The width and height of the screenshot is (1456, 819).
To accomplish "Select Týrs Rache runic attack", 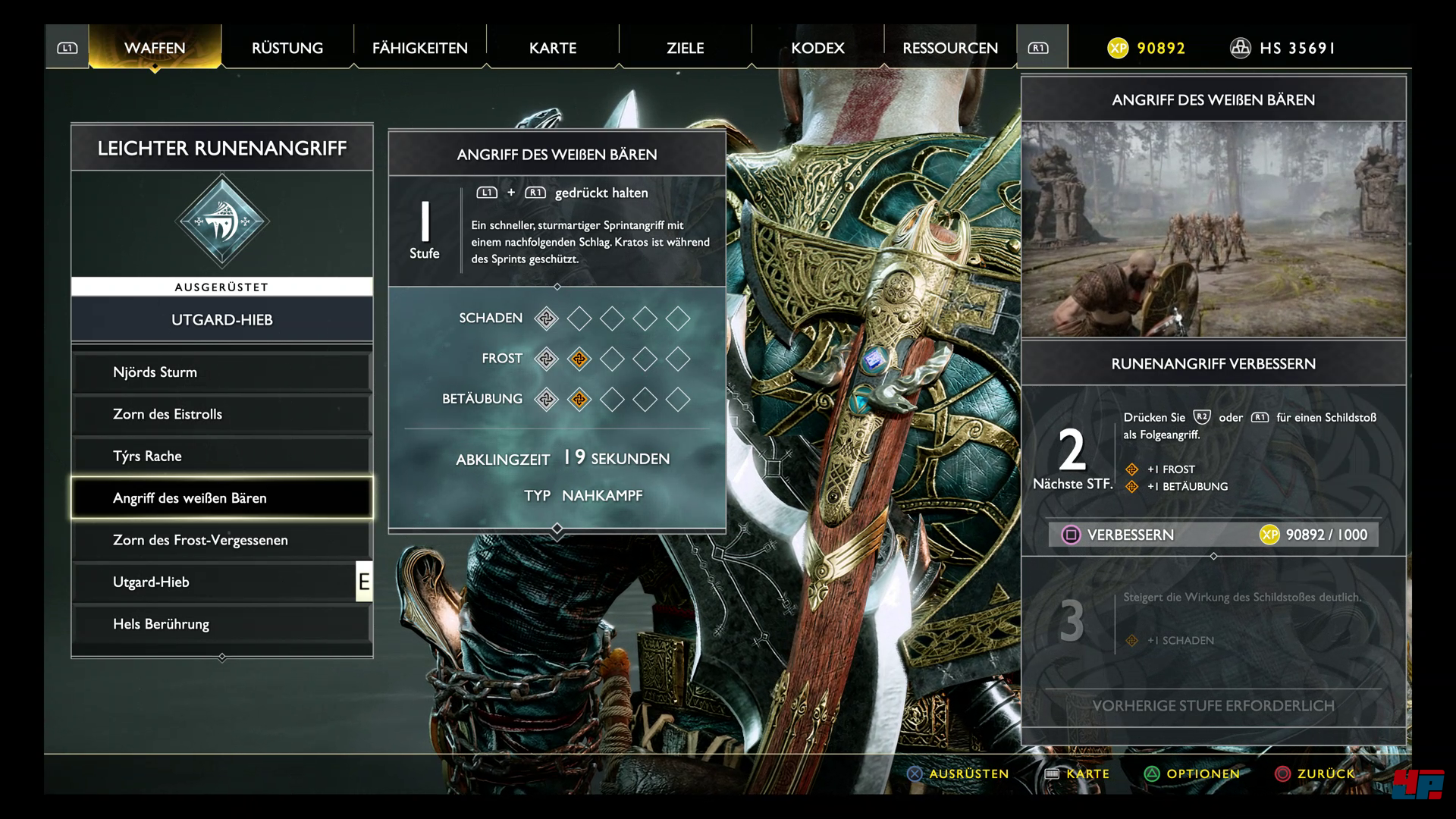I will click(x=221, y=456).
